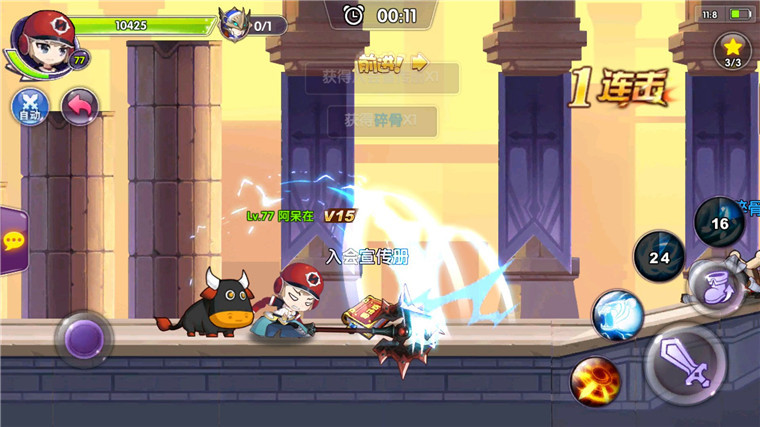This screenshot has height=427, width=760.
Task: Open the 3/3 star objectives icon
Action: [733, 49]
